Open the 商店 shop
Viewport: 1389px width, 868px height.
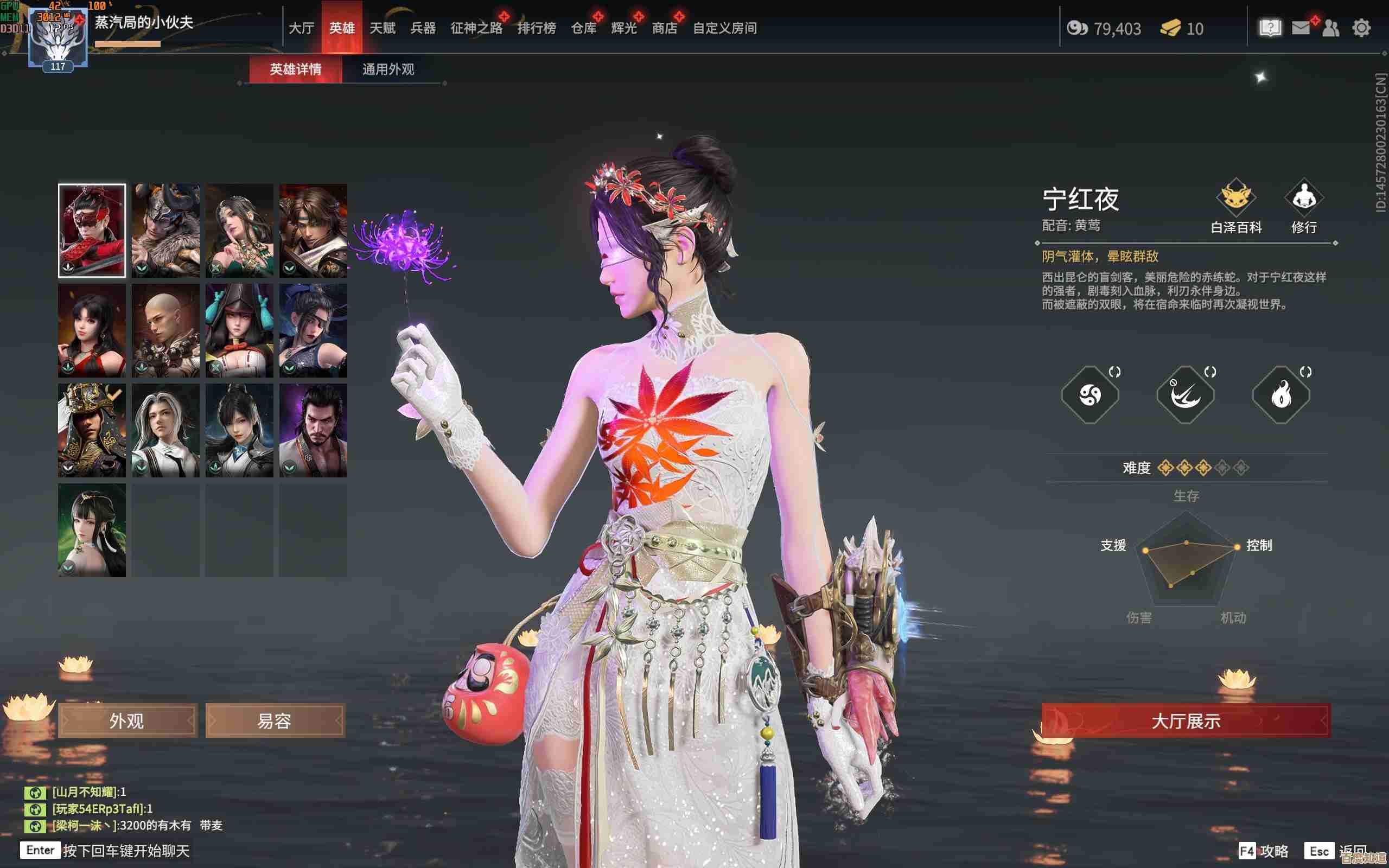[664, 28]
